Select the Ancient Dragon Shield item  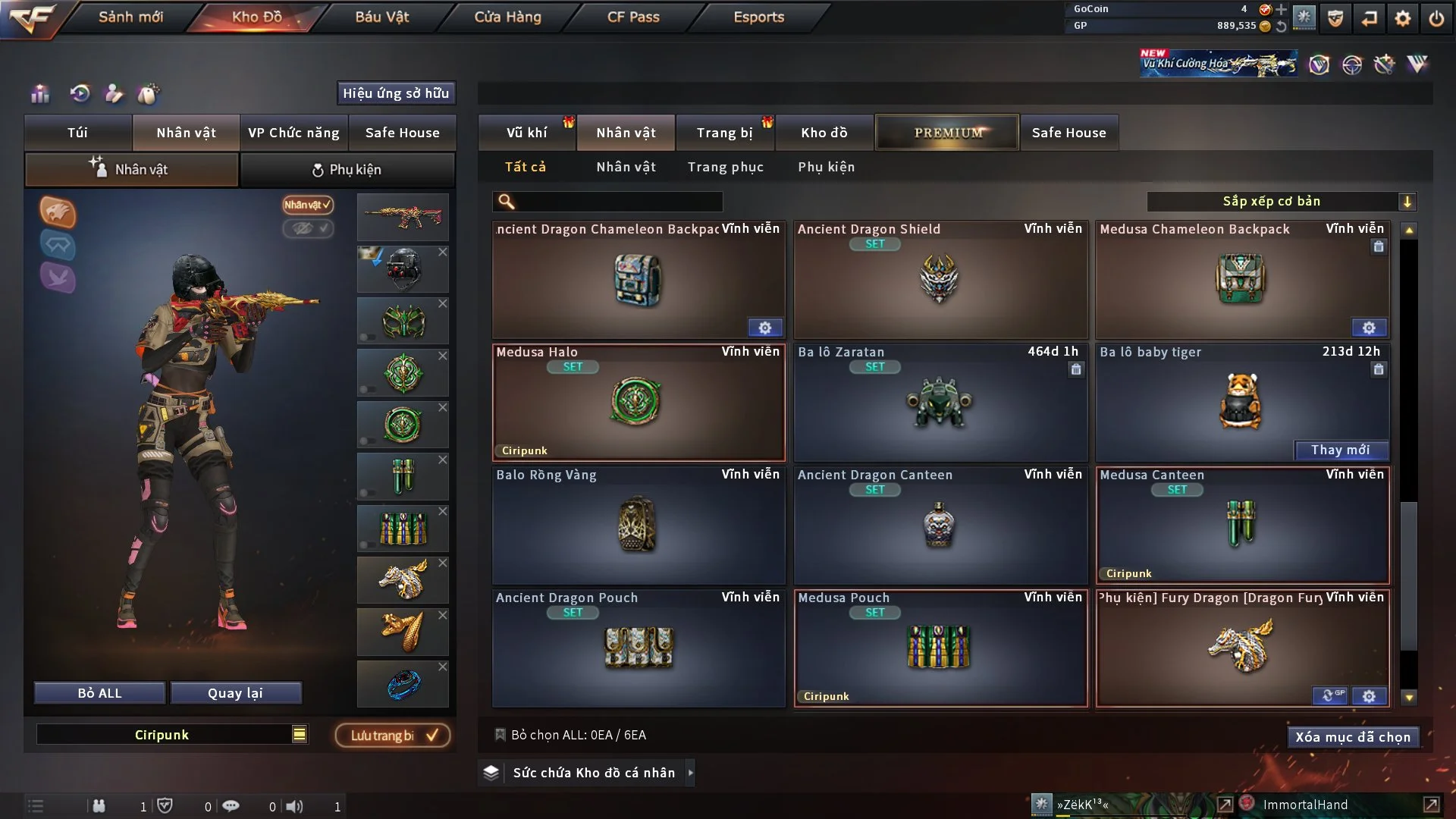click(940, 280)
